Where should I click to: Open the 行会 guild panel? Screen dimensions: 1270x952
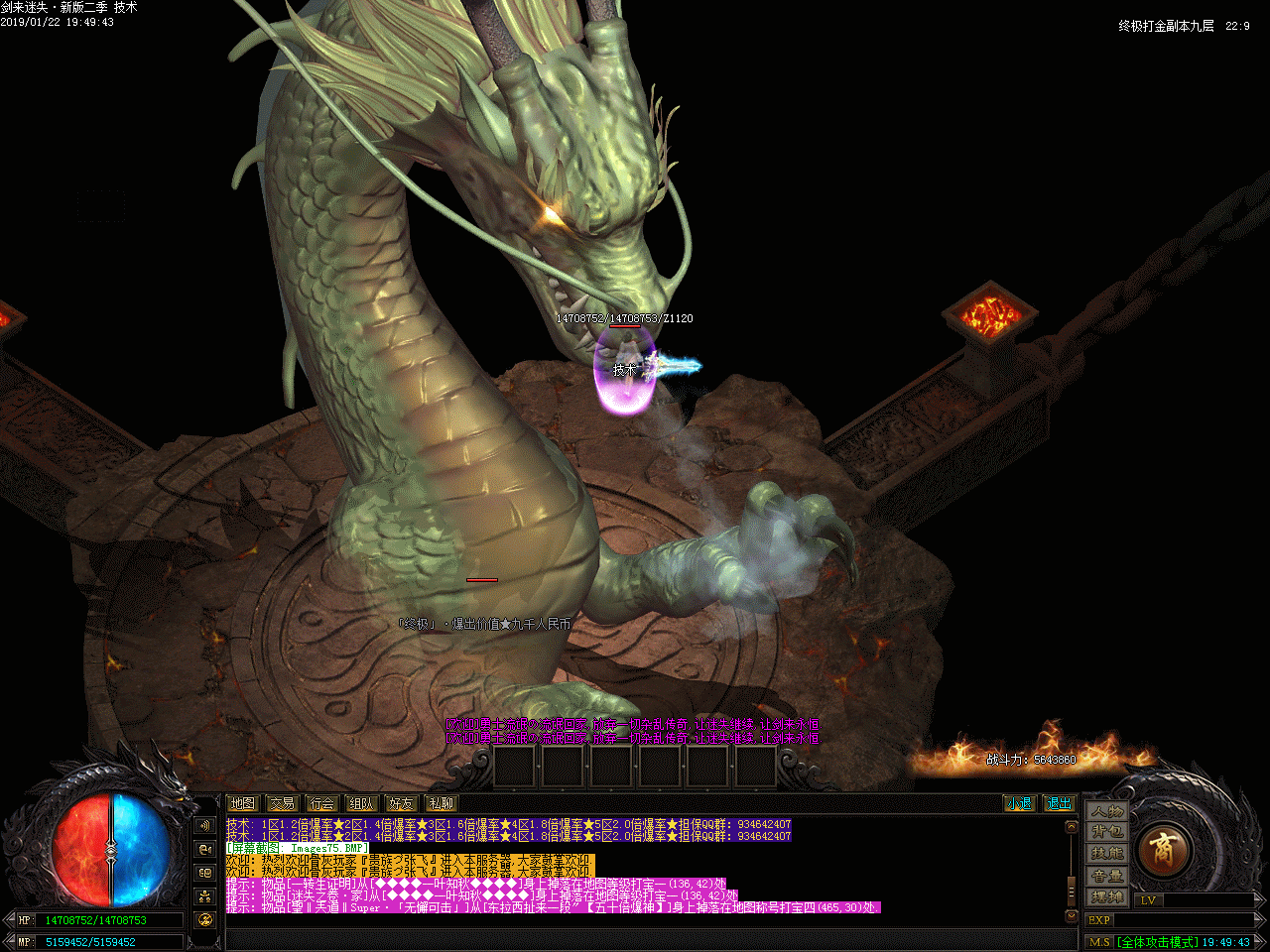coord(322,803)
